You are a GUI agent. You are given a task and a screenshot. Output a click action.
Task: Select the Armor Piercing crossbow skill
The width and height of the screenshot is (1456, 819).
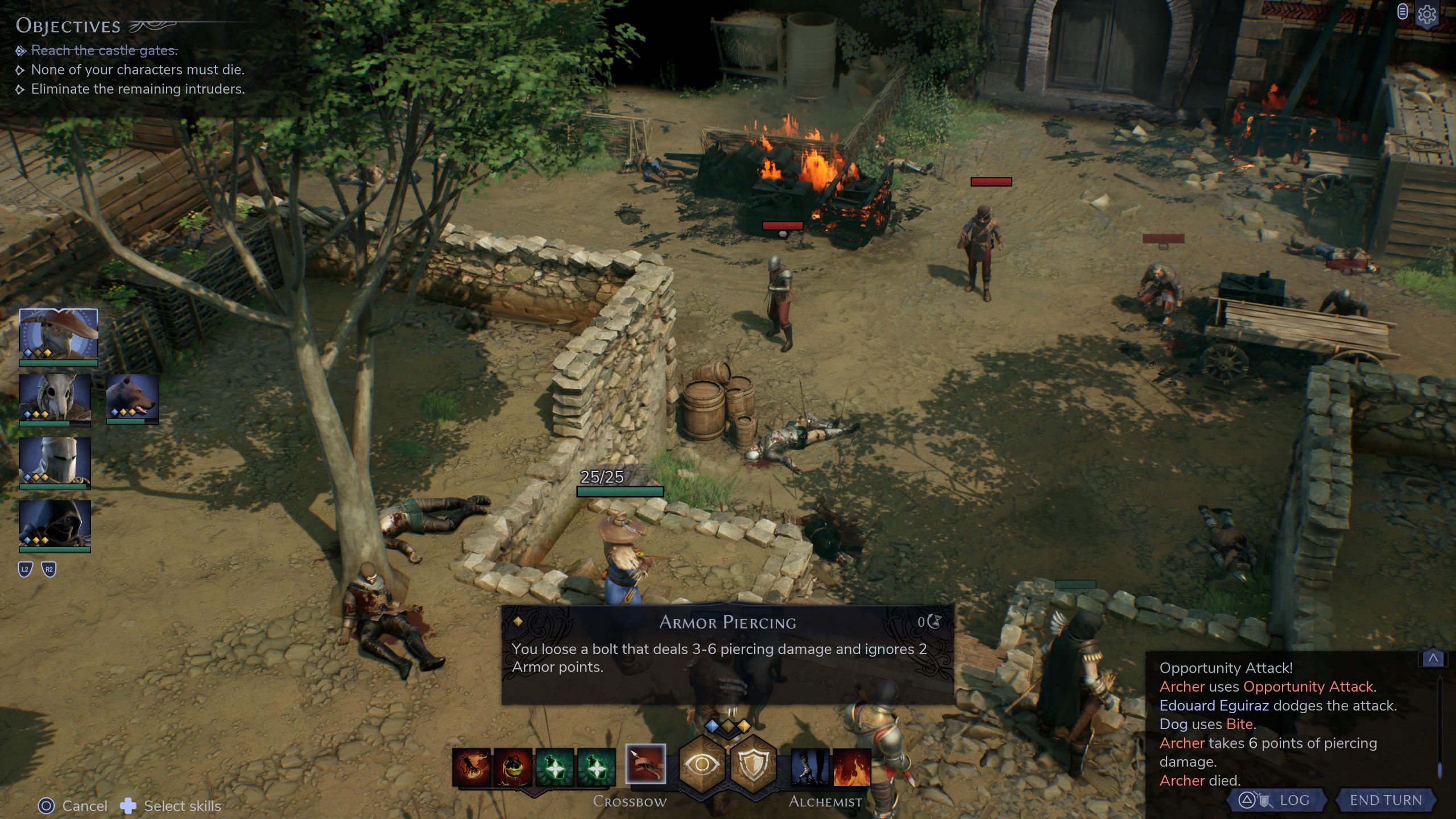pos(645,764)
